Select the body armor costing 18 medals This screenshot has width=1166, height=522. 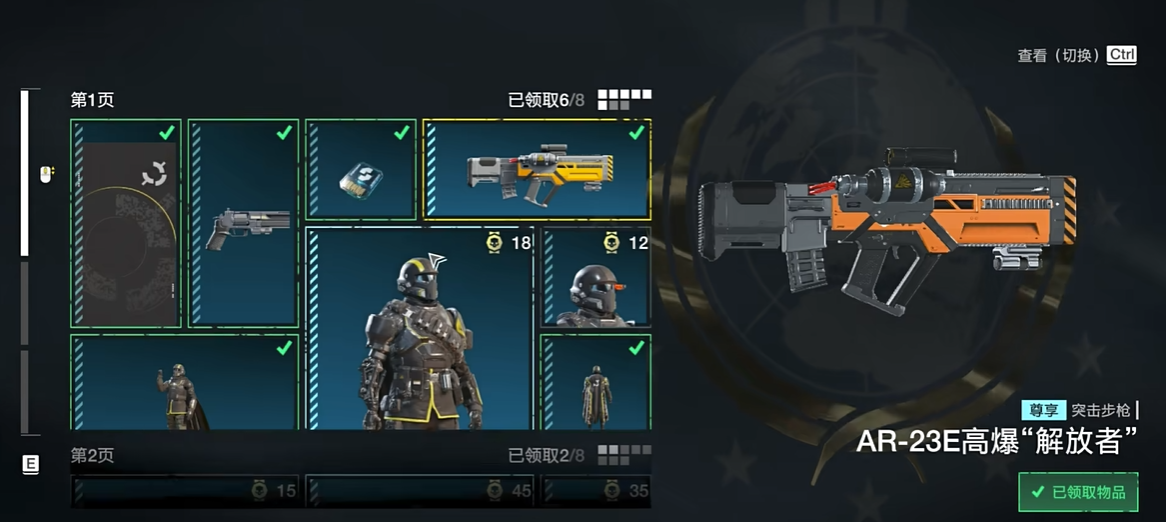click(419, 328)
